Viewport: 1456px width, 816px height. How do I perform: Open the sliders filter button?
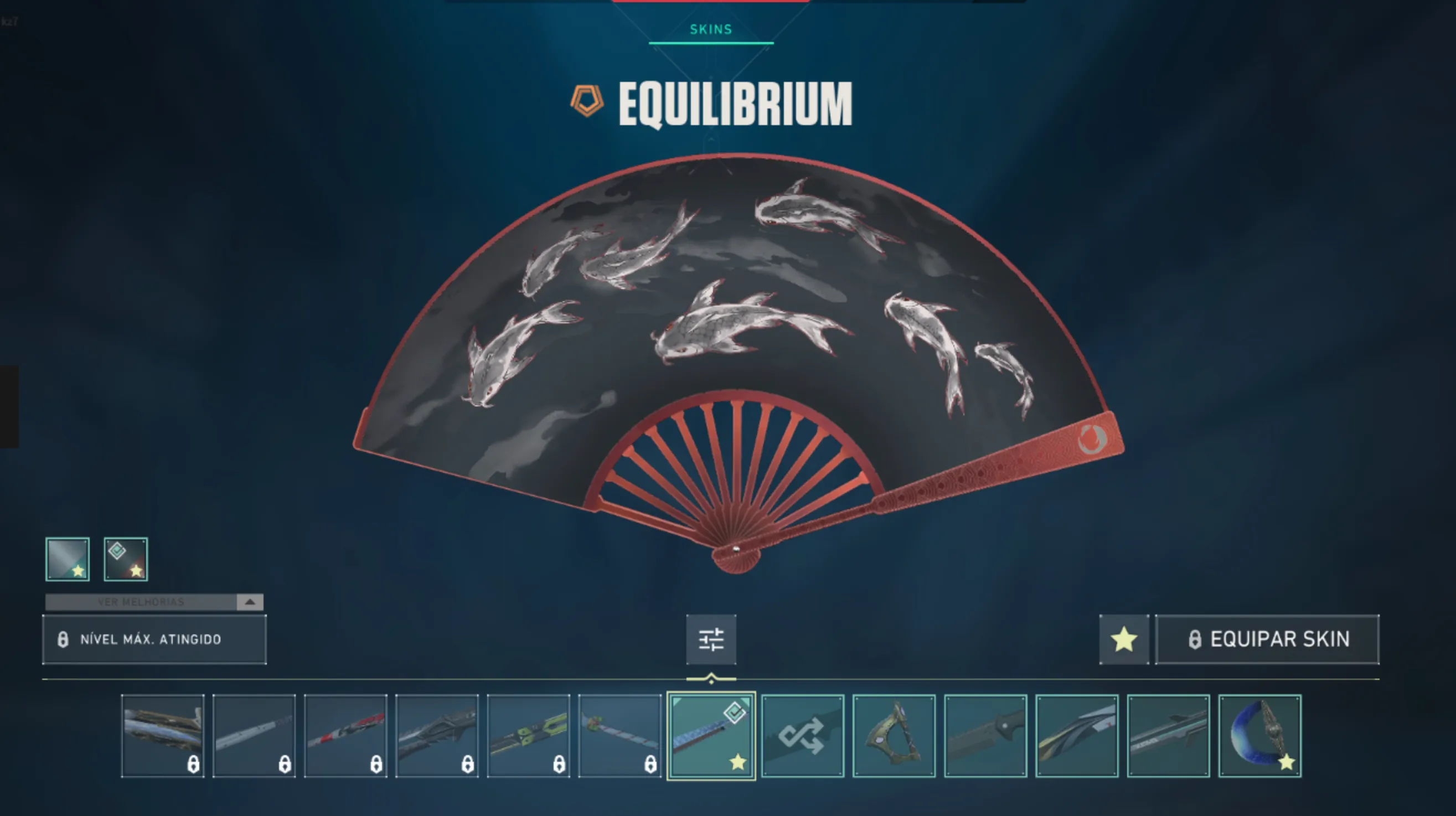pyautogui.click(x=711, y=639)
